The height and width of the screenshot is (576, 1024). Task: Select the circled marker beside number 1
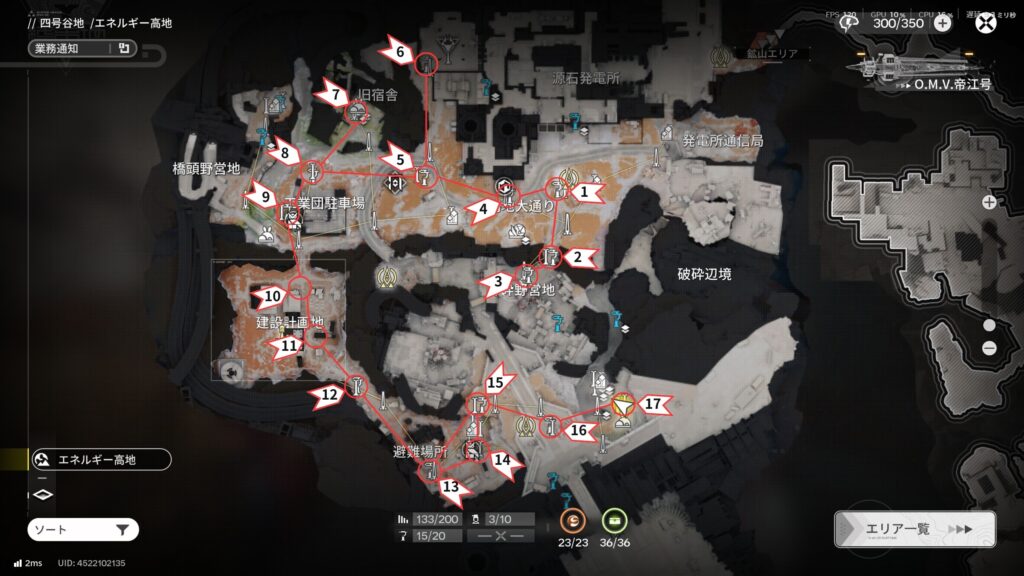pos(559,188)
